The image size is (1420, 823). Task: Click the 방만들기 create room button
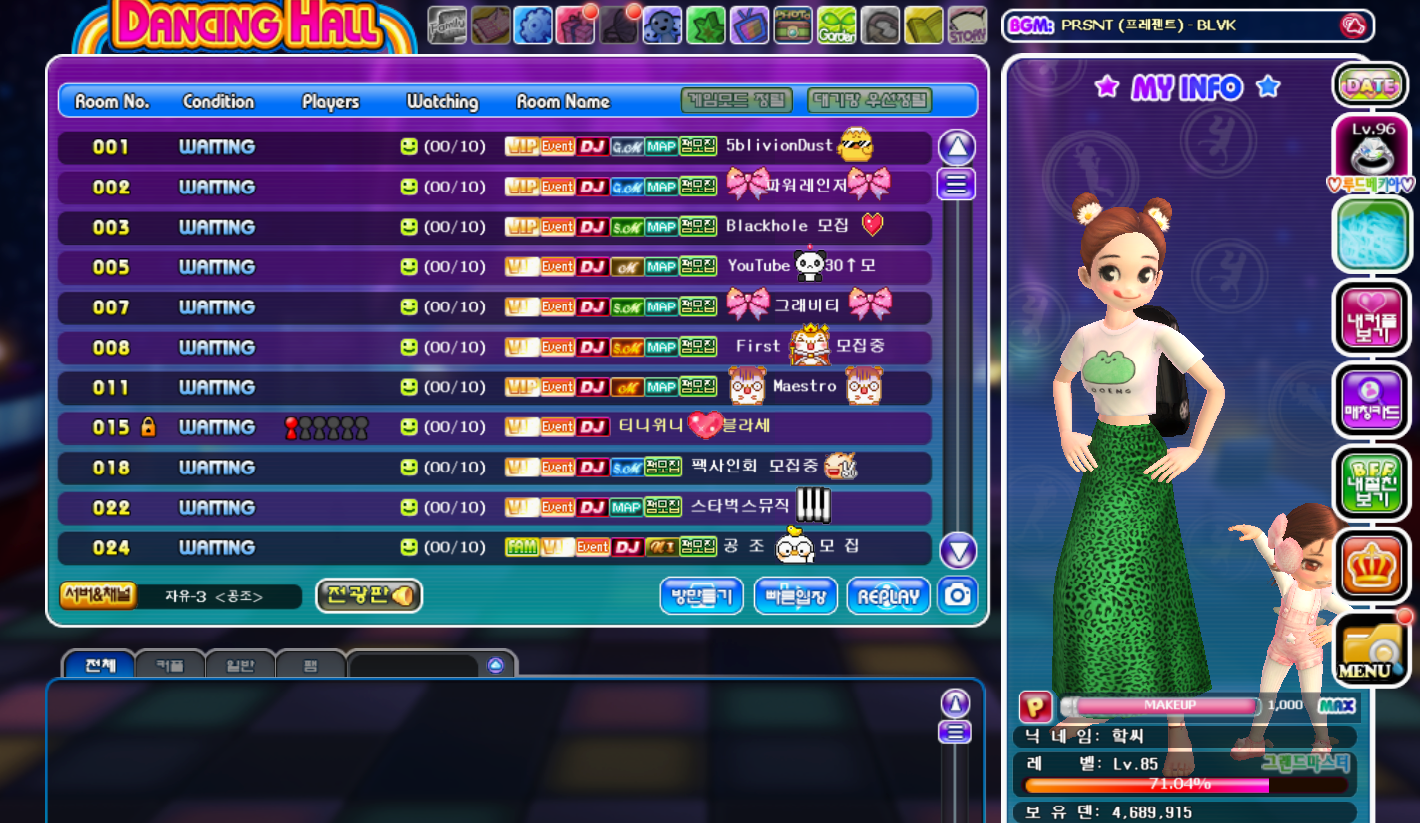point(701,597)
